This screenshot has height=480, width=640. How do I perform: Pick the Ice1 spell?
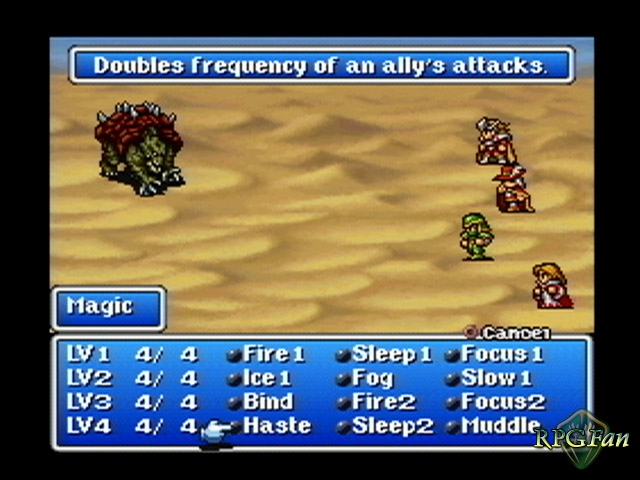tap(266, 379)
